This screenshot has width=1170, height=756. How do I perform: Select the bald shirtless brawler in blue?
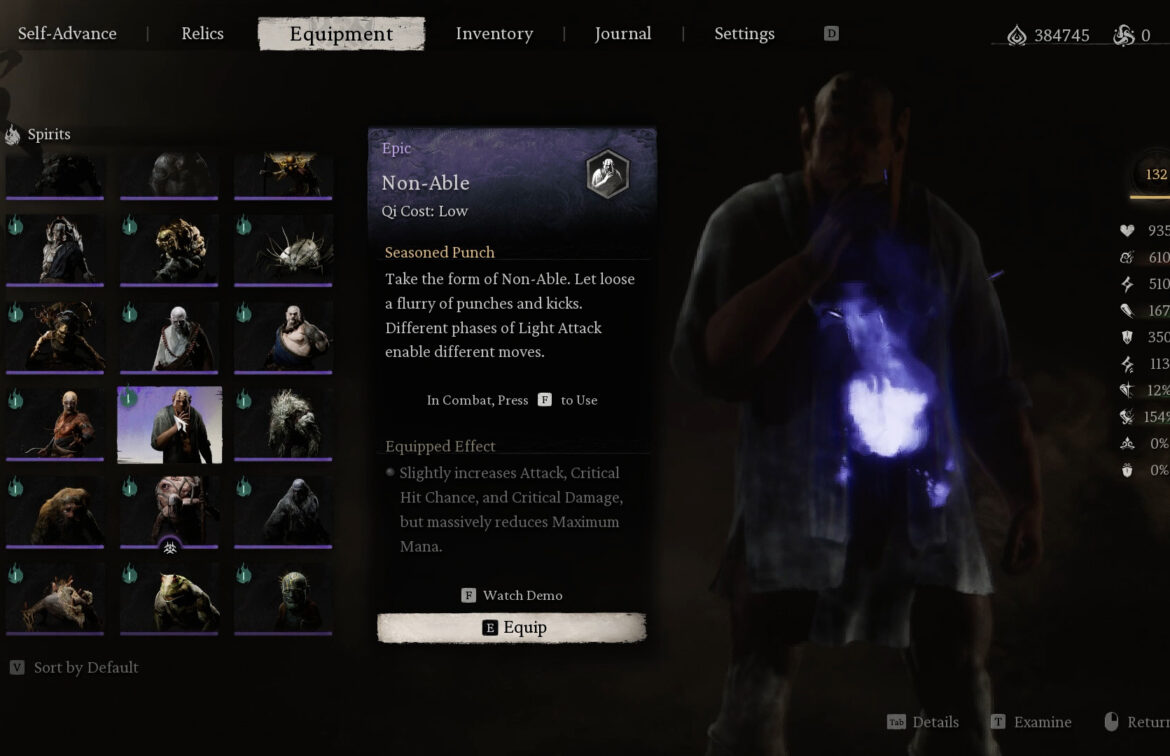pos(284,339)
